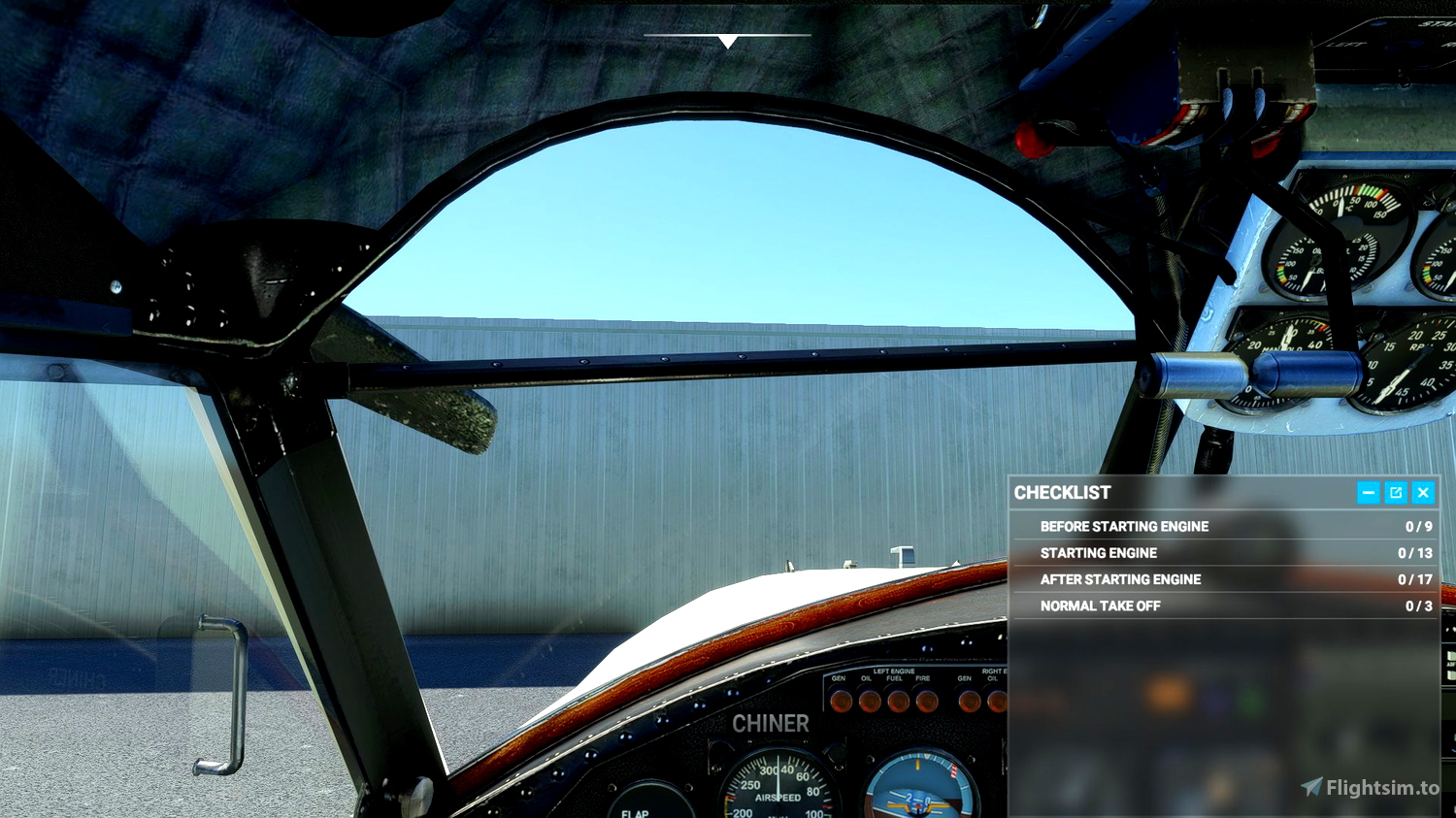Viewport: 1456px width, 818px height.
Task: Click the top-center arrow to reveal the toolbar
Action: click(728, 41)
